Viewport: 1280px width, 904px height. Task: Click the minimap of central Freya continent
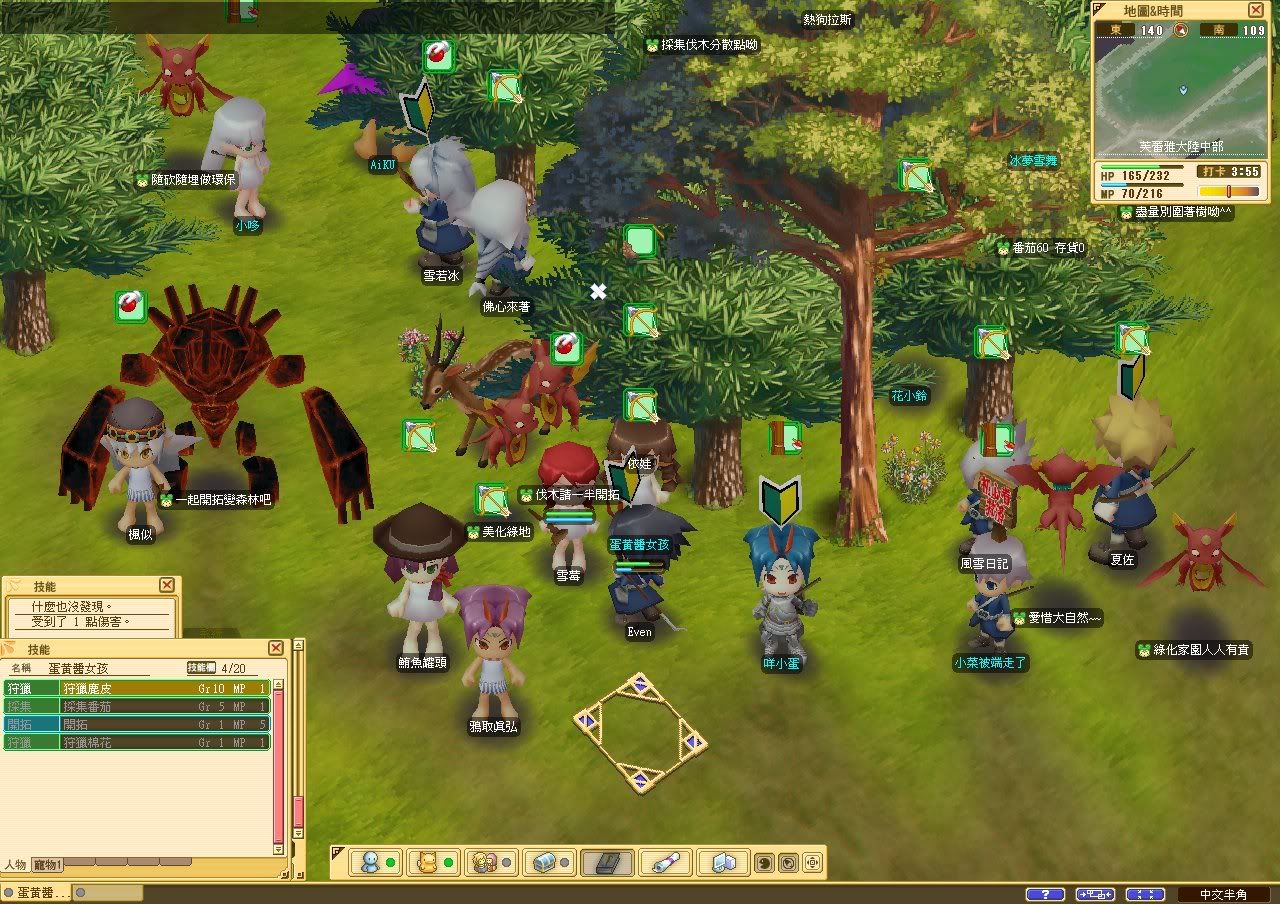coord(1181,90)
